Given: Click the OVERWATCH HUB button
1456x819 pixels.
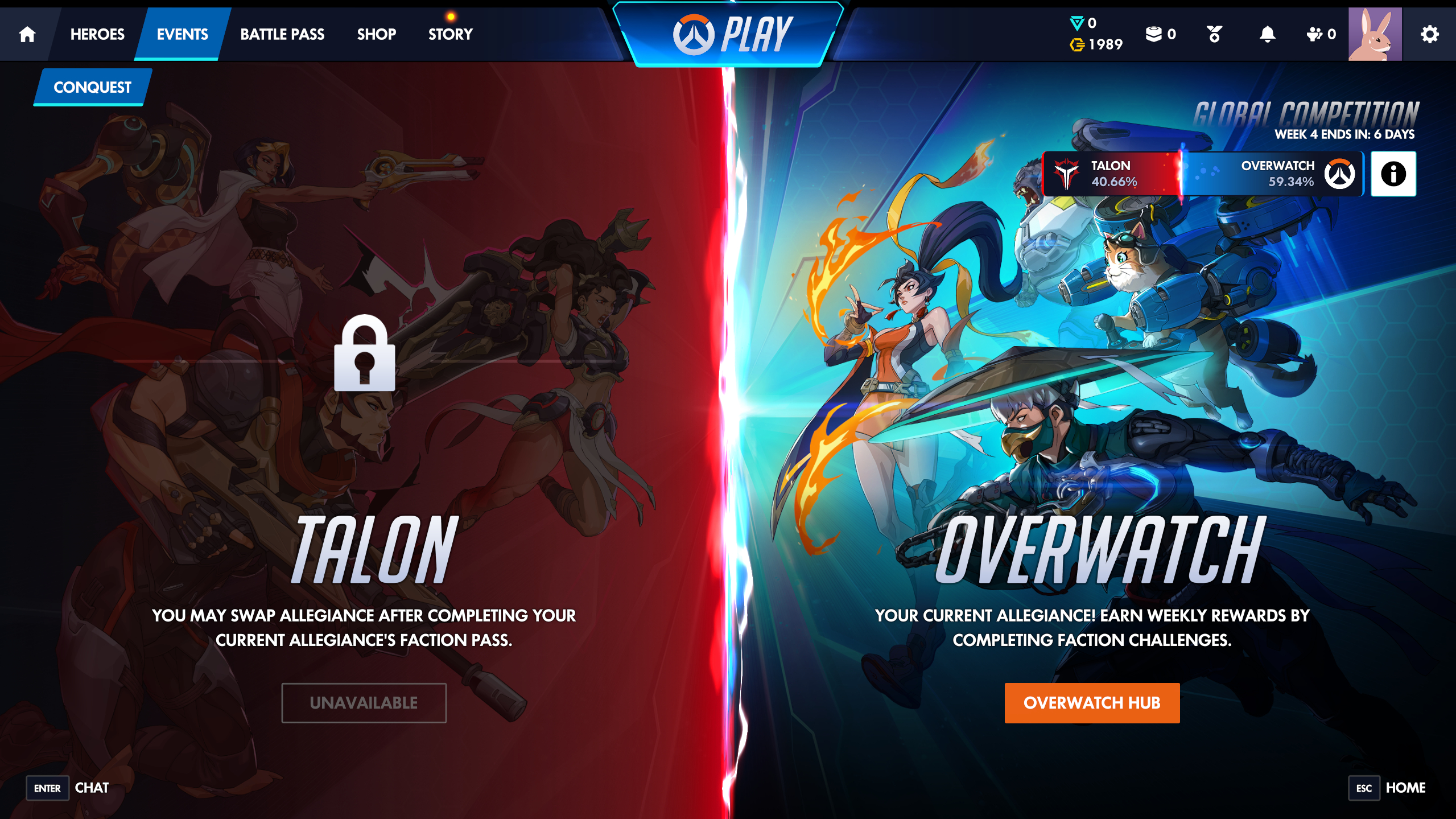Looking at the screenshot, I should (x=1091, y=703).
